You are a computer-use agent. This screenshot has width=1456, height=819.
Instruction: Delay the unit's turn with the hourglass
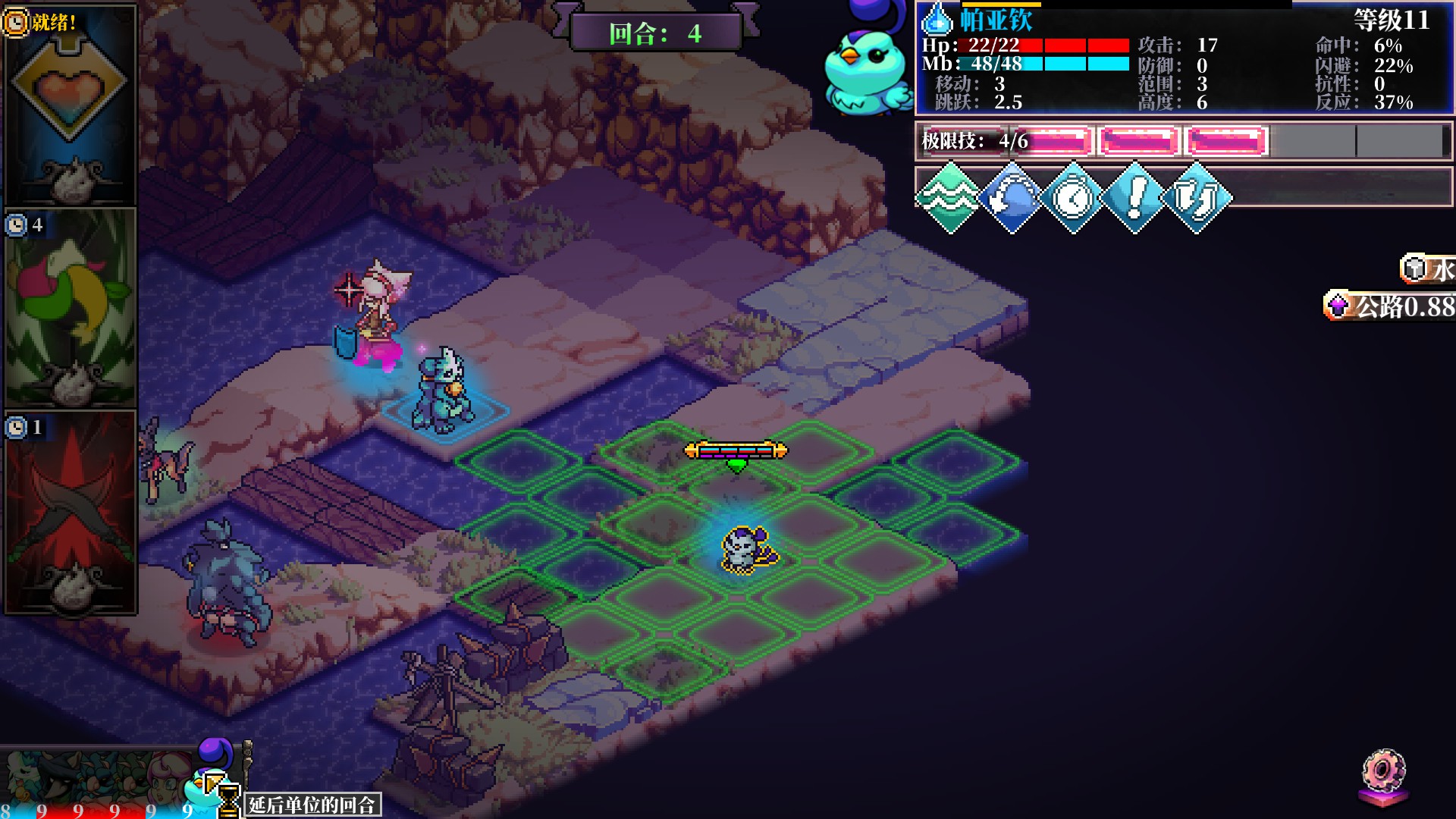[x=228, y=801]
